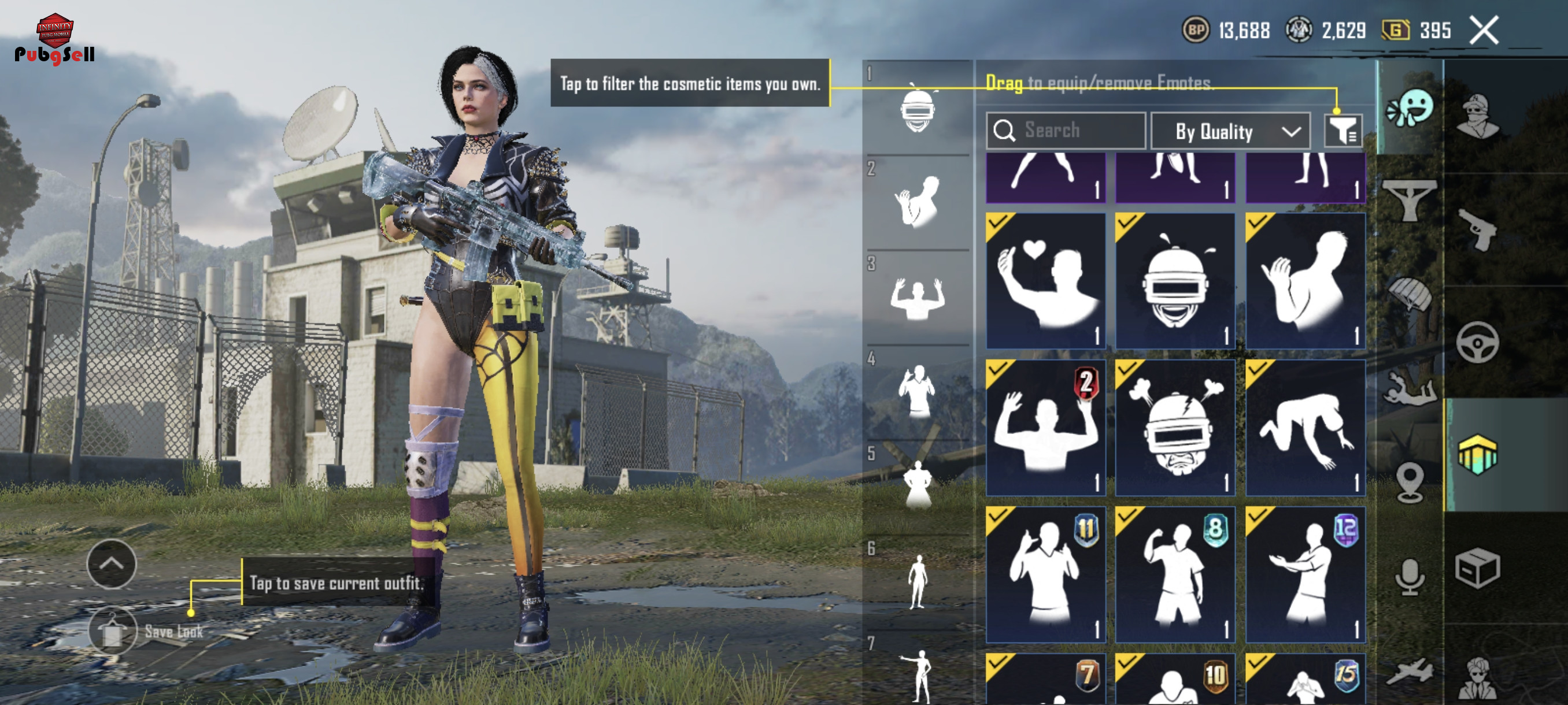
Task: Select the heart gesture emote tile
Action: coord(1045,280)
